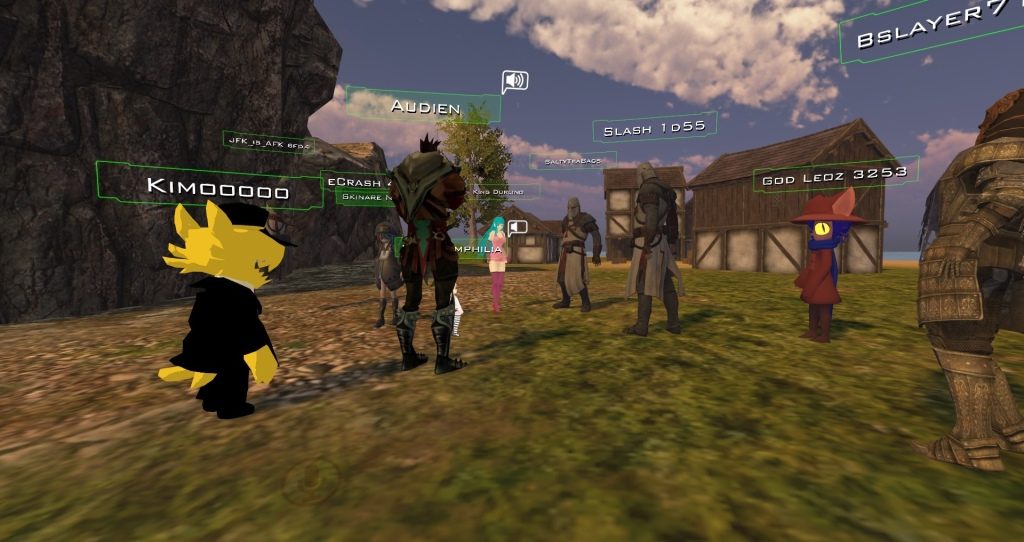Select Audien's nameplate
The image size is (1024, 542).
click(424, 106)
